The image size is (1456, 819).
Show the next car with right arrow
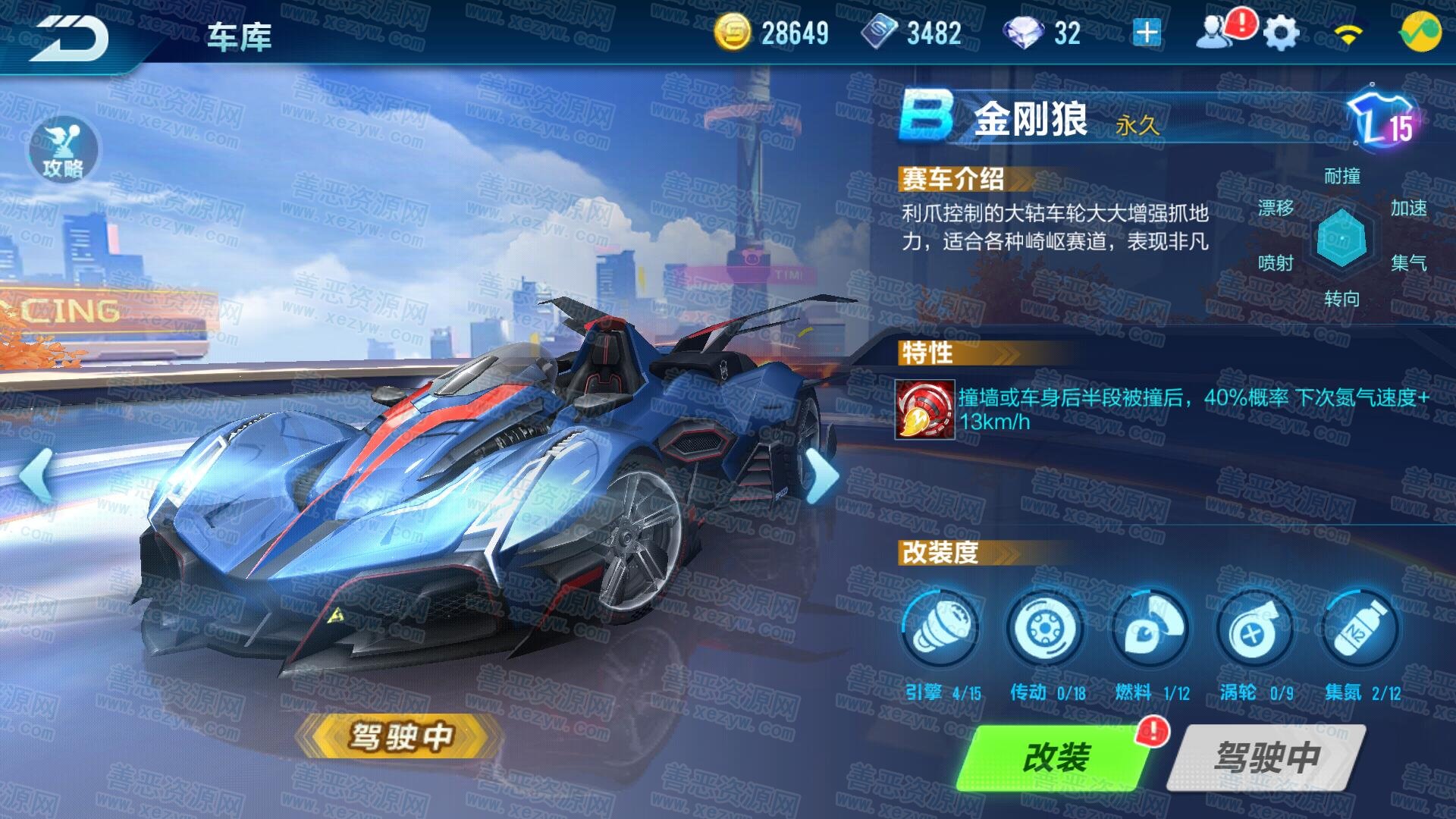click(821, 476)
